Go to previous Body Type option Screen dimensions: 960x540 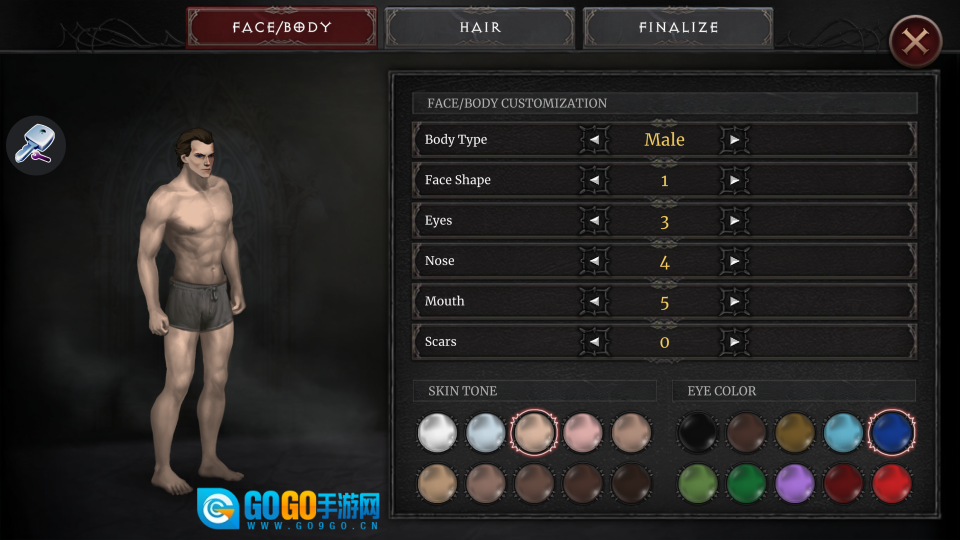pos(594,140)
